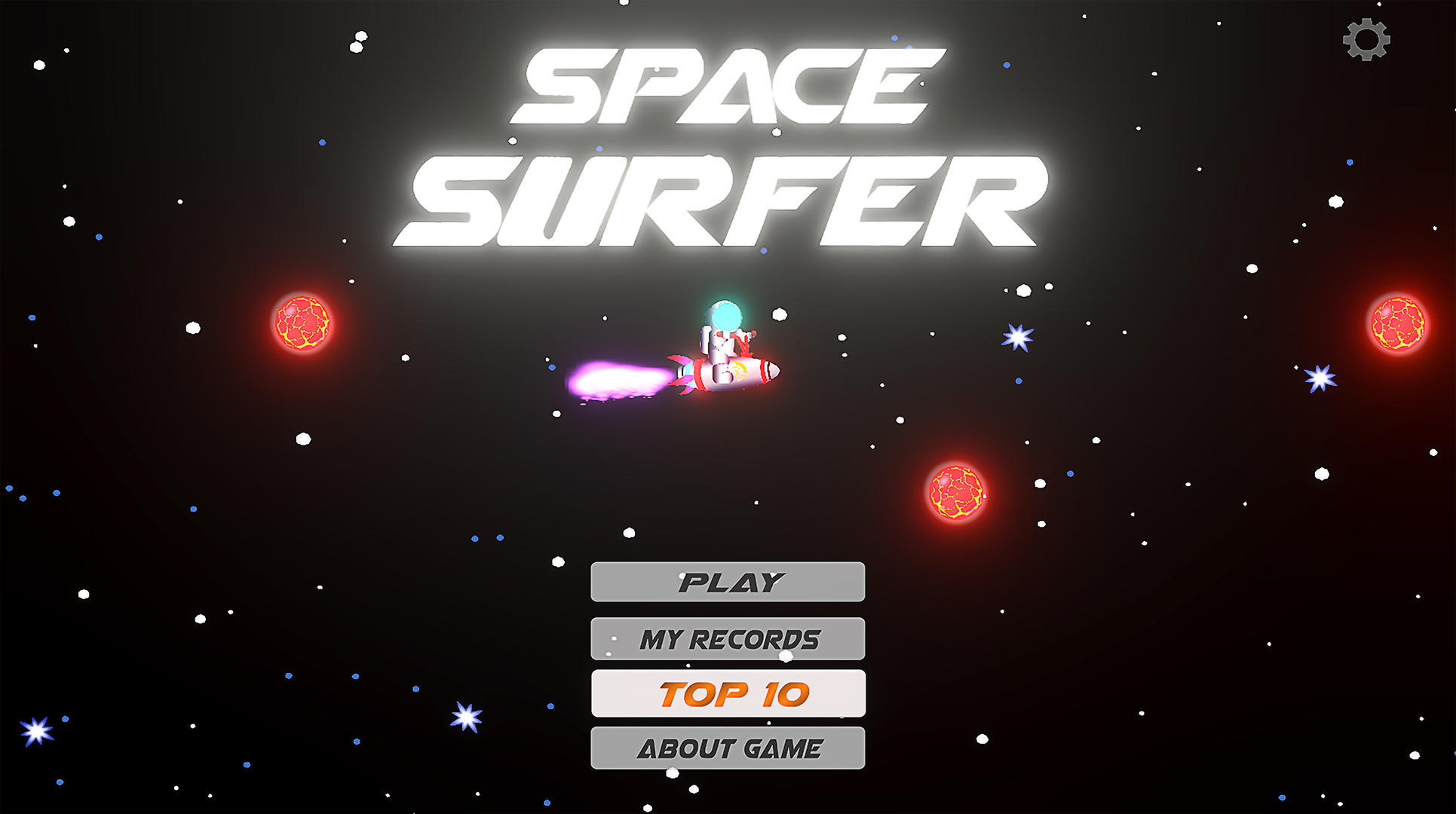Click the highlighted TOP 10 menu entry
Viewport: 1456px width, 814px height.
coord(728,694)
